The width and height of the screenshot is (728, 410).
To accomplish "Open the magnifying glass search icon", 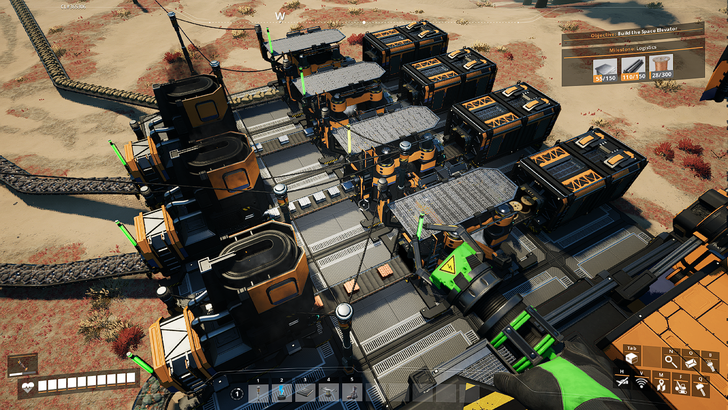I will [671, 361].
